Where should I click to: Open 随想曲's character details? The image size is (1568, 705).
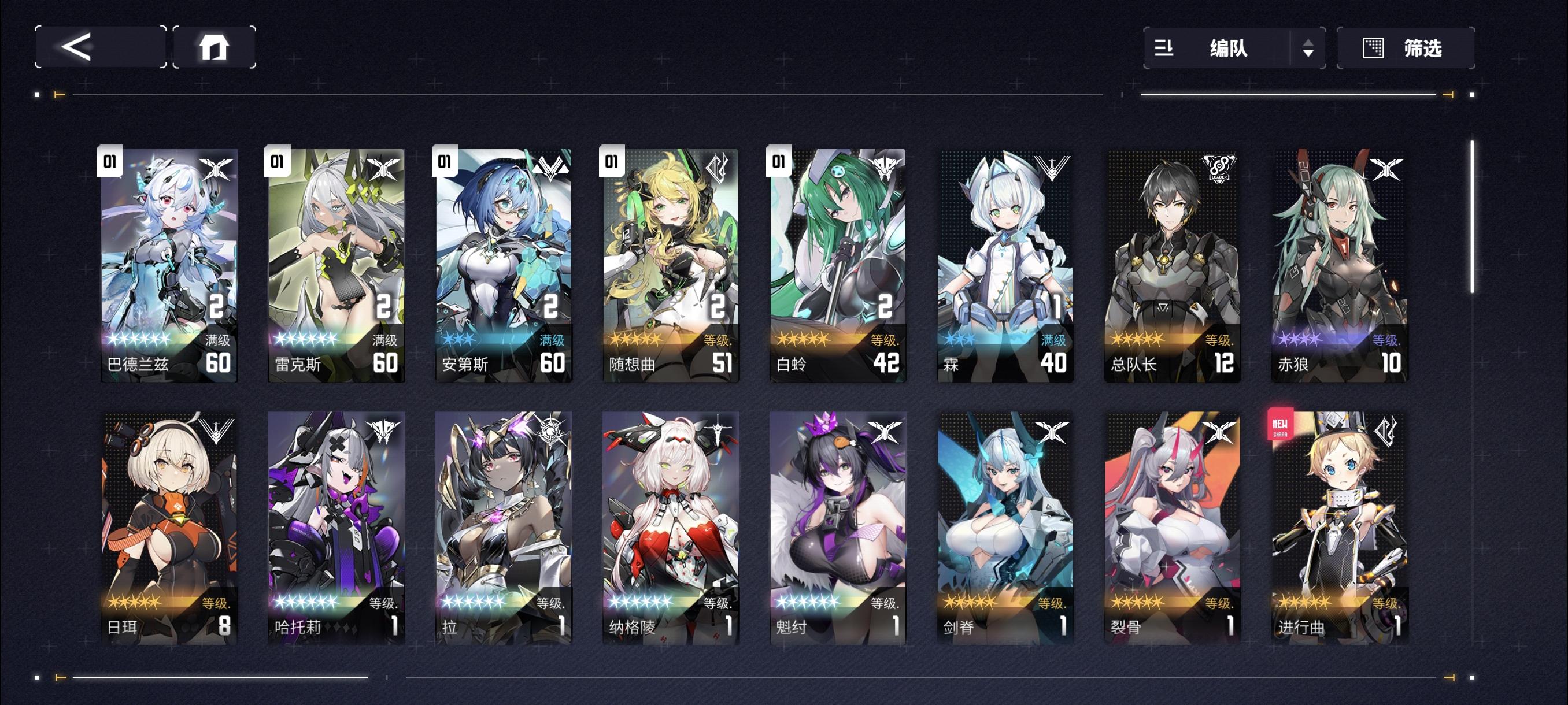669,262
